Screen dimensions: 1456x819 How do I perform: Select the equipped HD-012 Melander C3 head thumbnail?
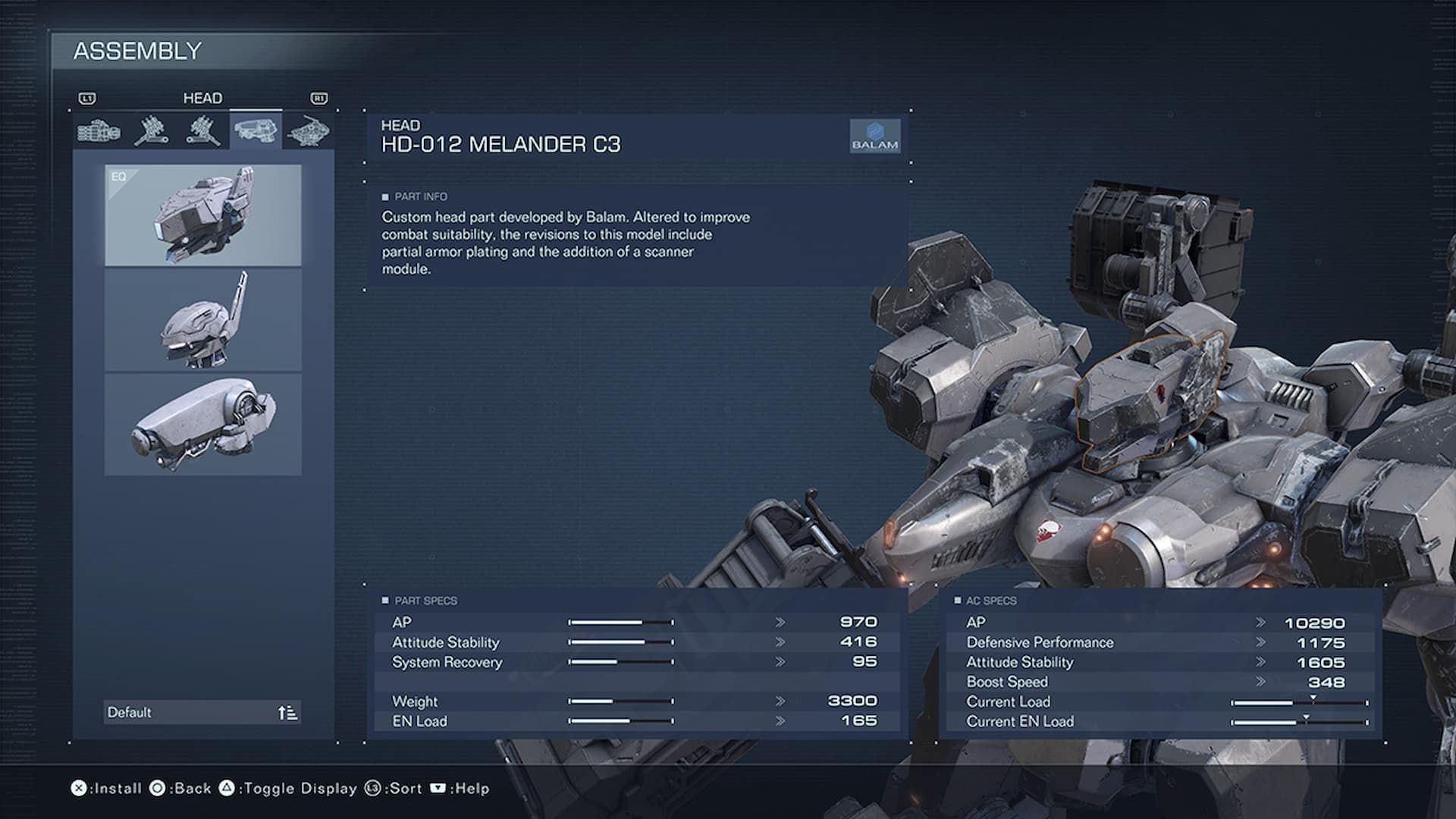click(202, 215)
